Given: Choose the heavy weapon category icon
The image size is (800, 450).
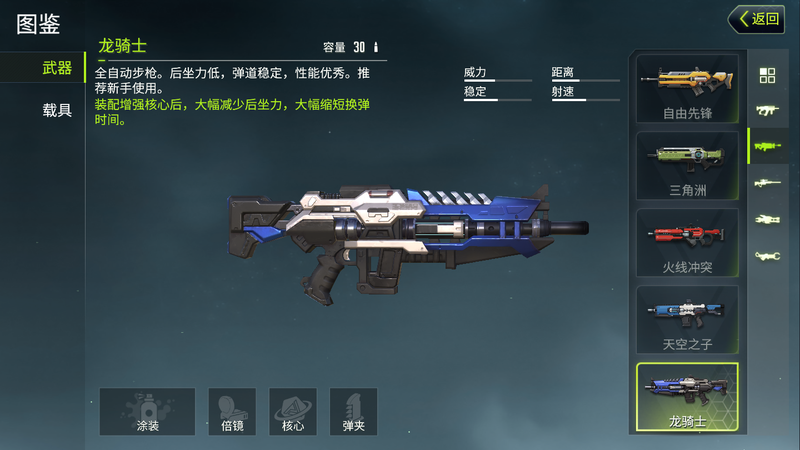Looking at the screenshot, I should tap(767, 219).
